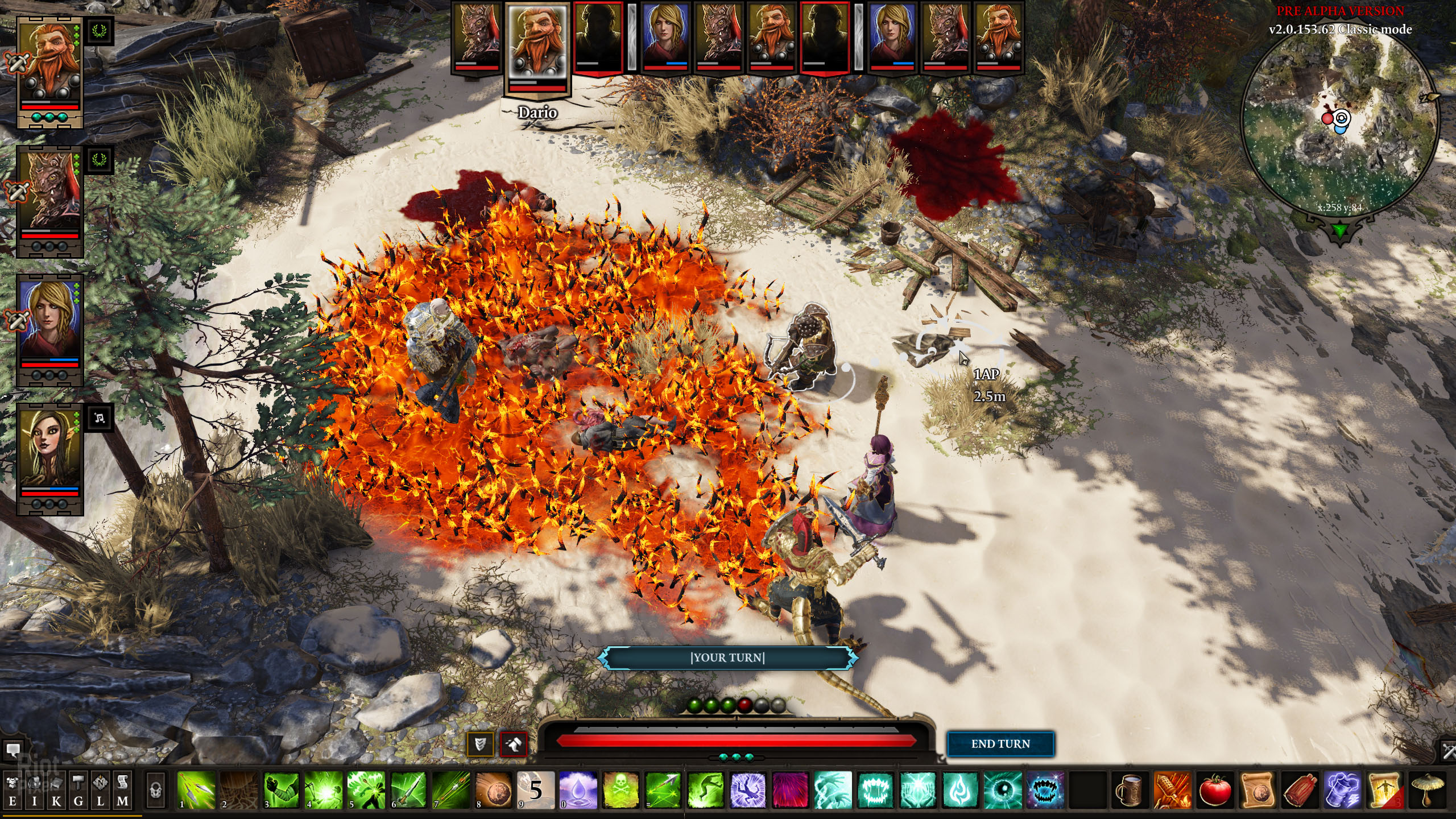
Task: Activate the arrow volley skill in slot 1
Action: pos(196,791)
